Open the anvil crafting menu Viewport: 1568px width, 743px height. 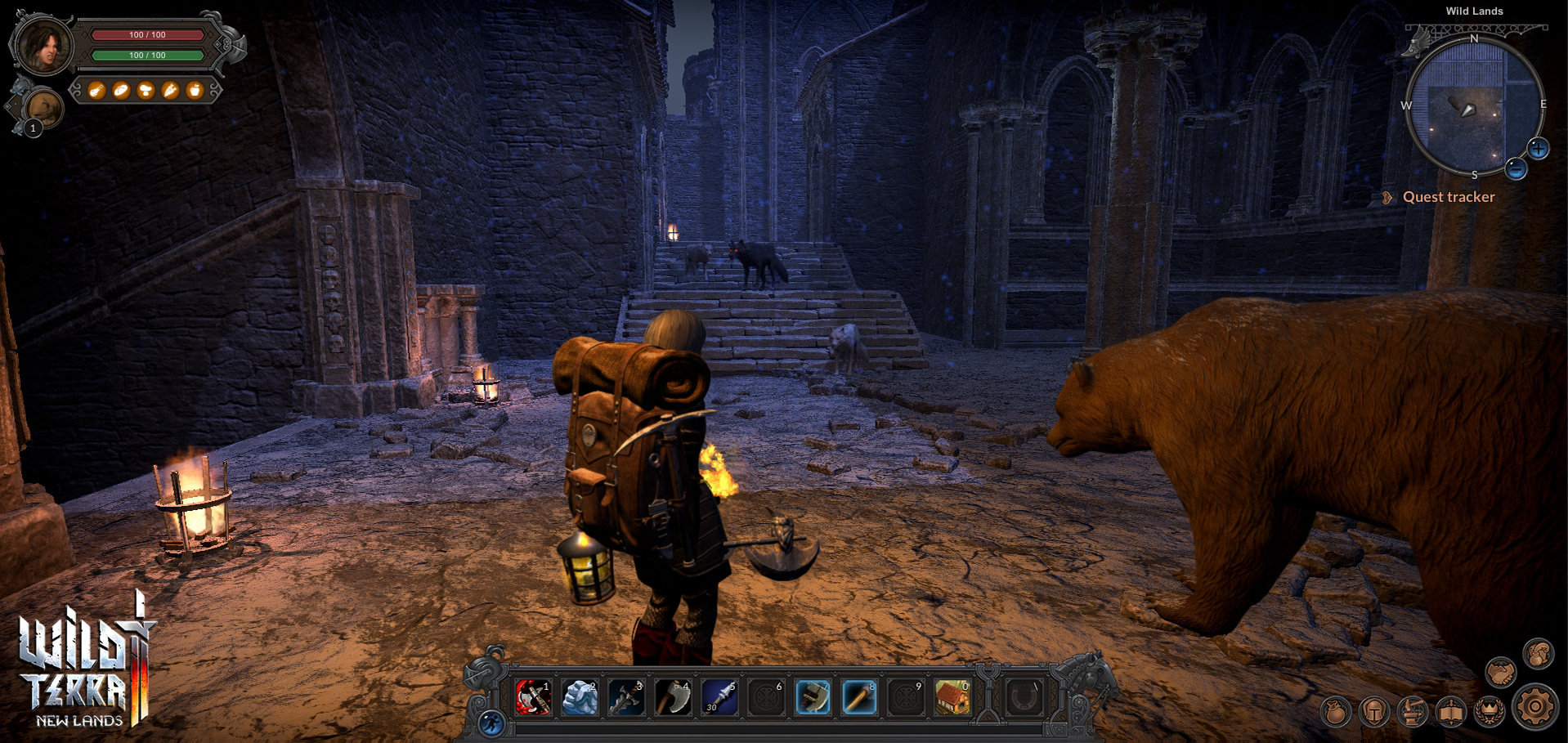[x=1413, y=712]
